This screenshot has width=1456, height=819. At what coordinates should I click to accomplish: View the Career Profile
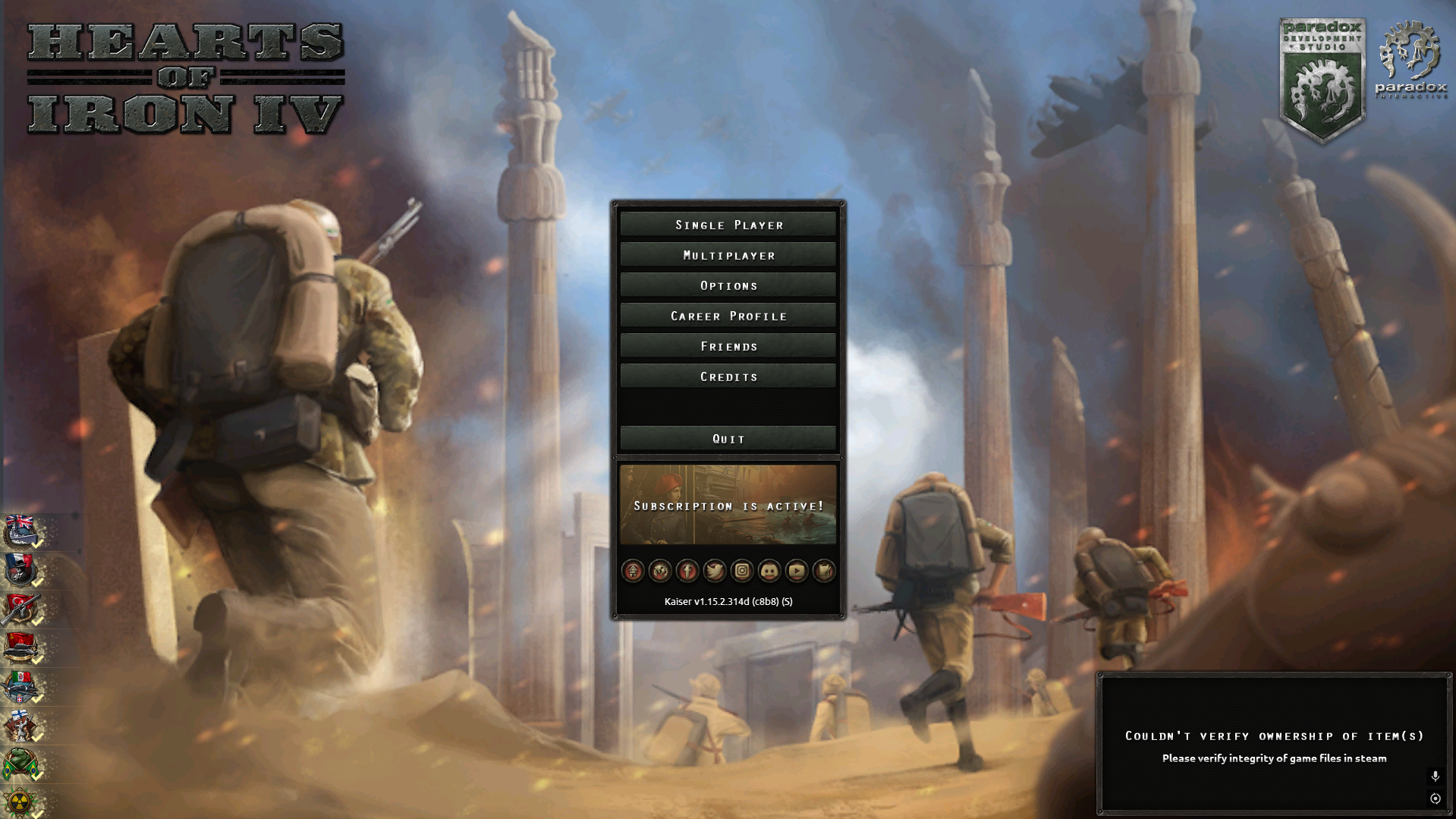pos(728,316)
